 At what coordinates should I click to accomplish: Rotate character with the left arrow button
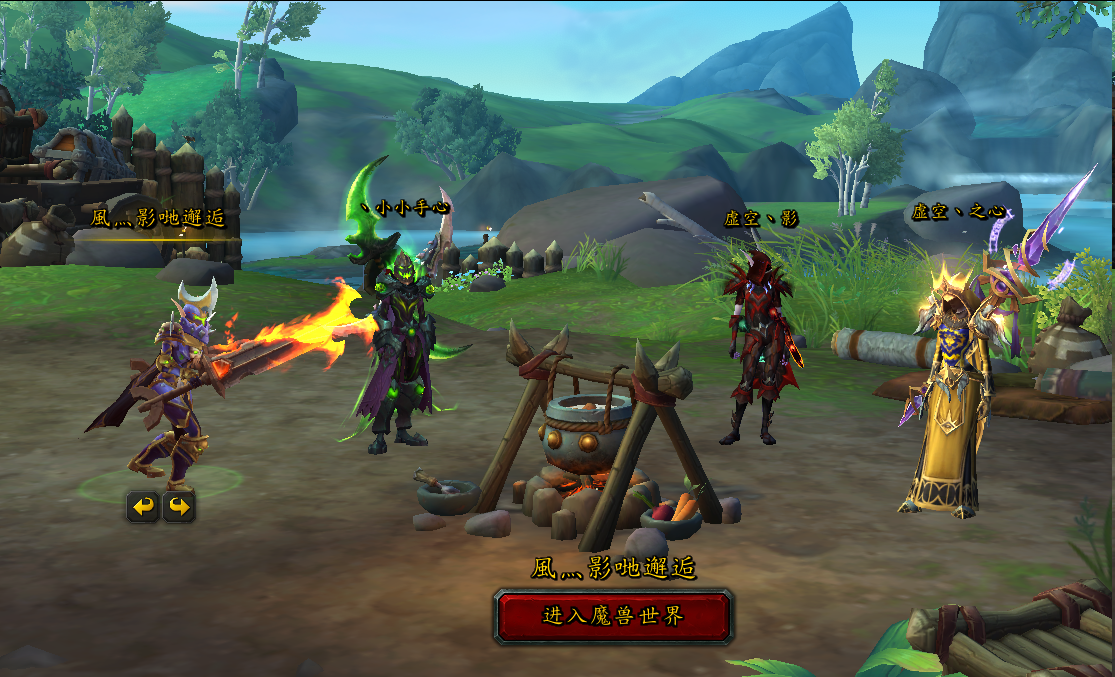point(143,507)
